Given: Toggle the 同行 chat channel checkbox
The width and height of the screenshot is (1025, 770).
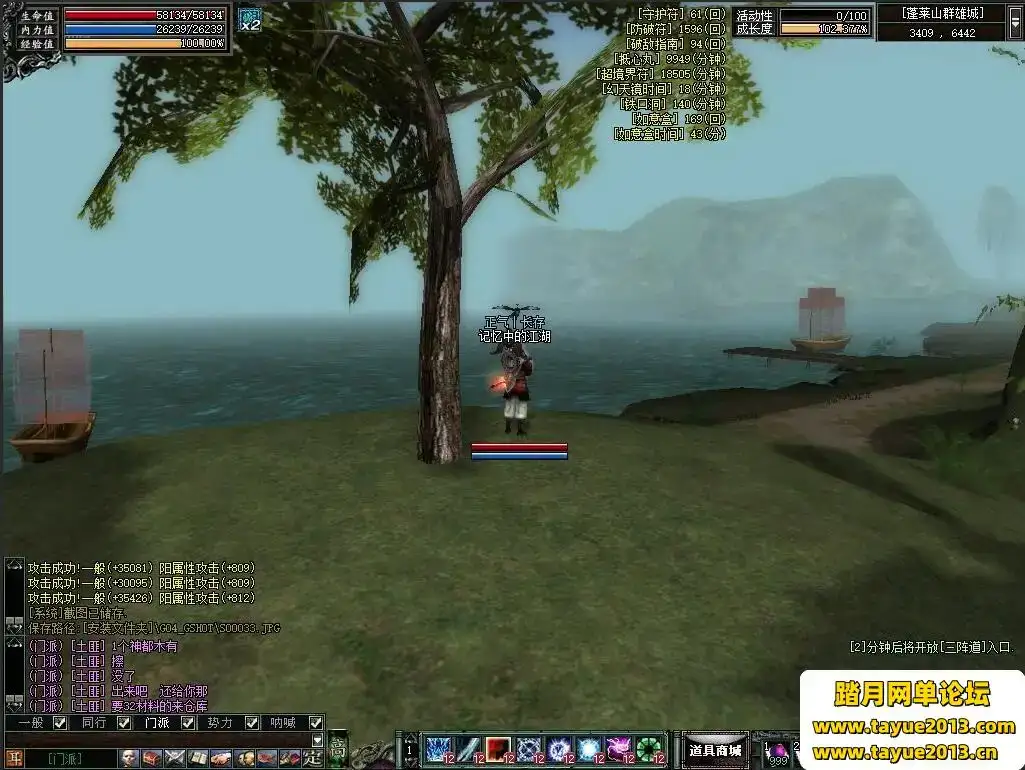Looking at the screenshot, I should point(124,723).
